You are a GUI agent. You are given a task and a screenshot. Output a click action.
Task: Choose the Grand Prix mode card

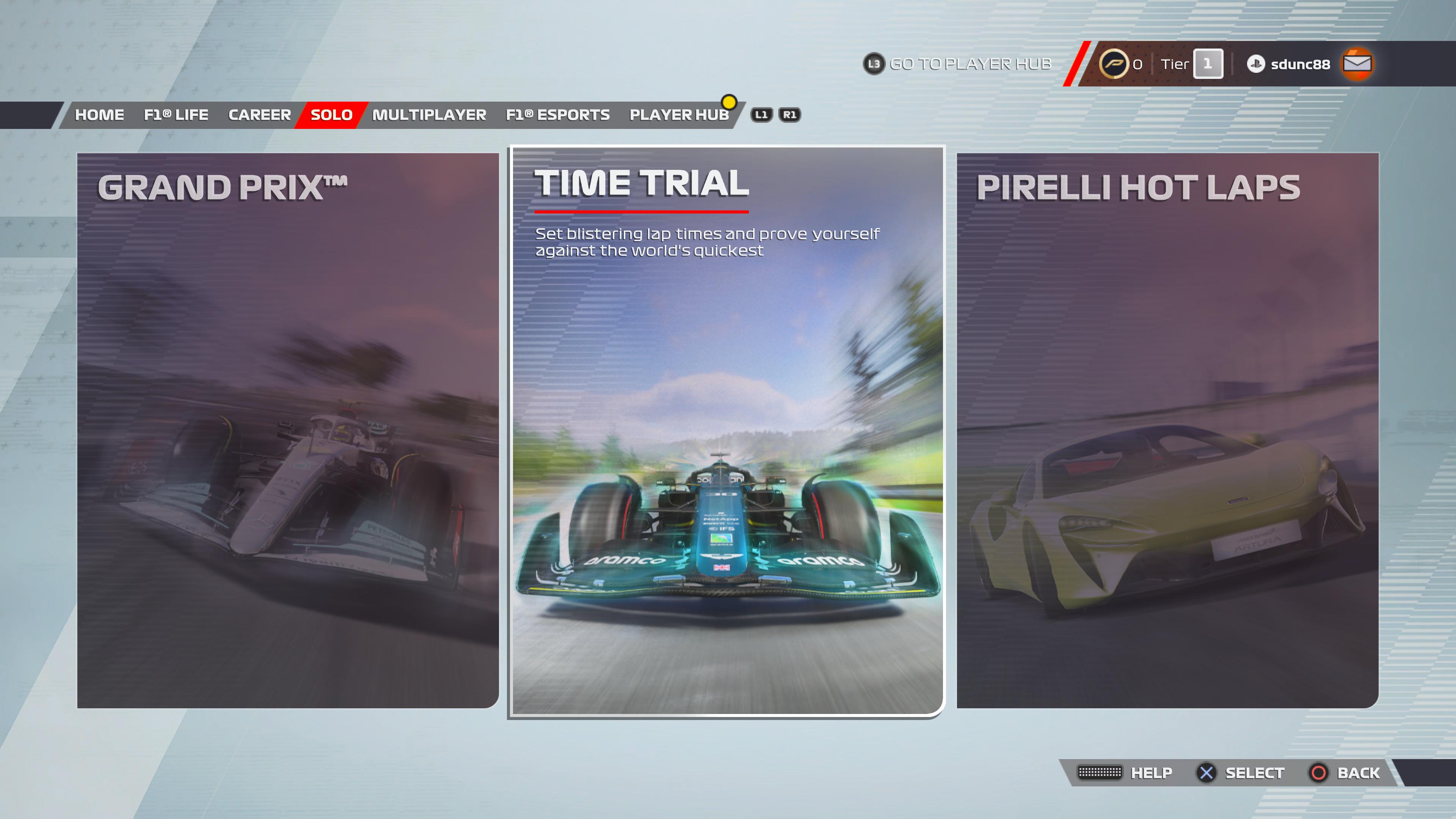(288, 430)
